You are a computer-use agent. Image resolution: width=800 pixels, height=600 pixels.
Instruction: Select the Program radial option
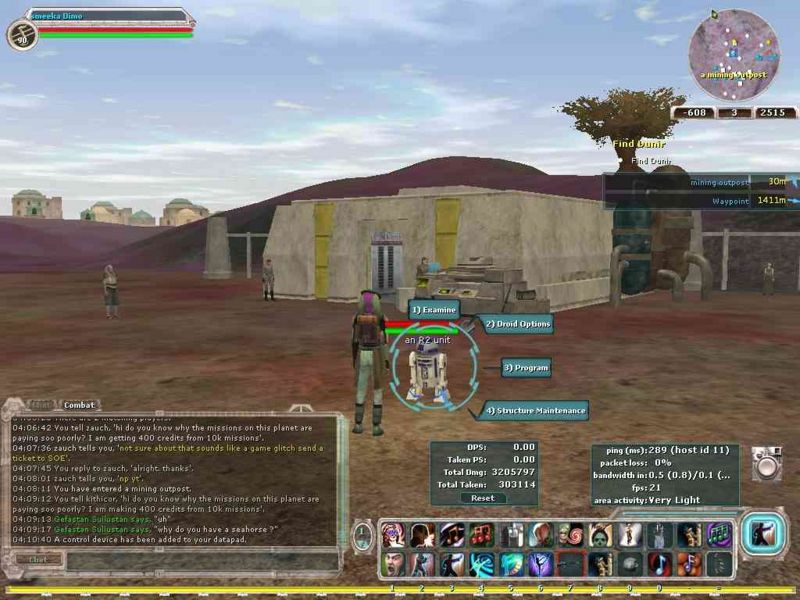[526, 368]
